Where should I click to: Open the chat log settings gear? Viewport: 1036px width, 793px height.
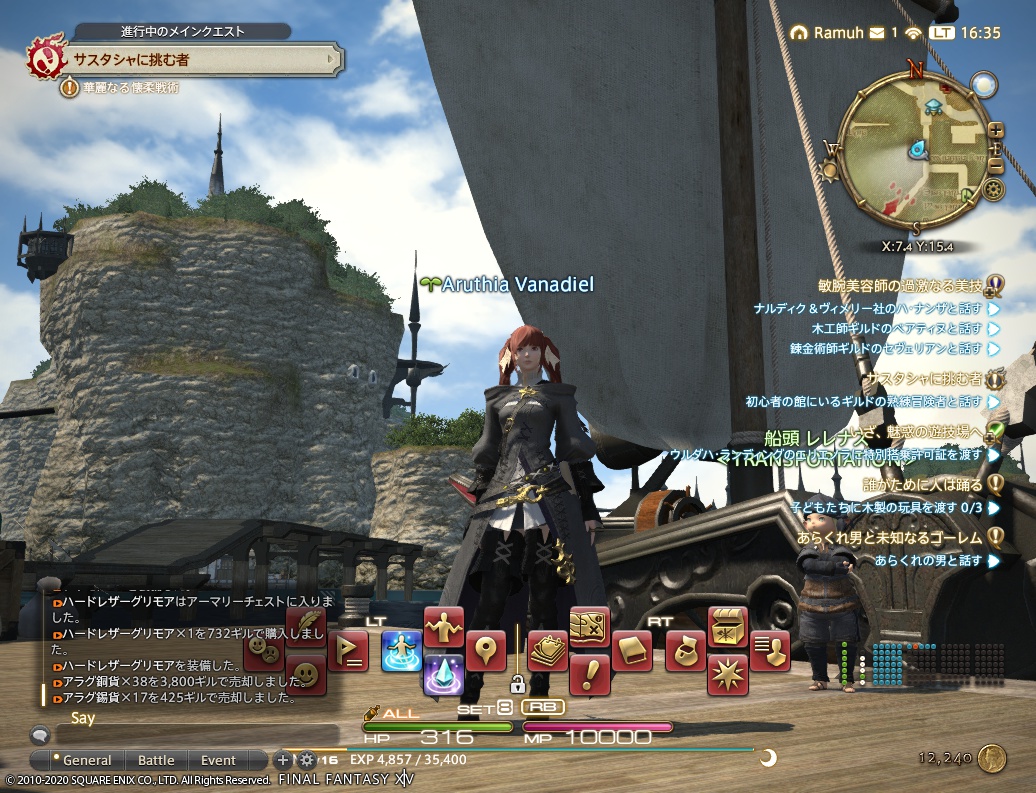tap(306, 760)
